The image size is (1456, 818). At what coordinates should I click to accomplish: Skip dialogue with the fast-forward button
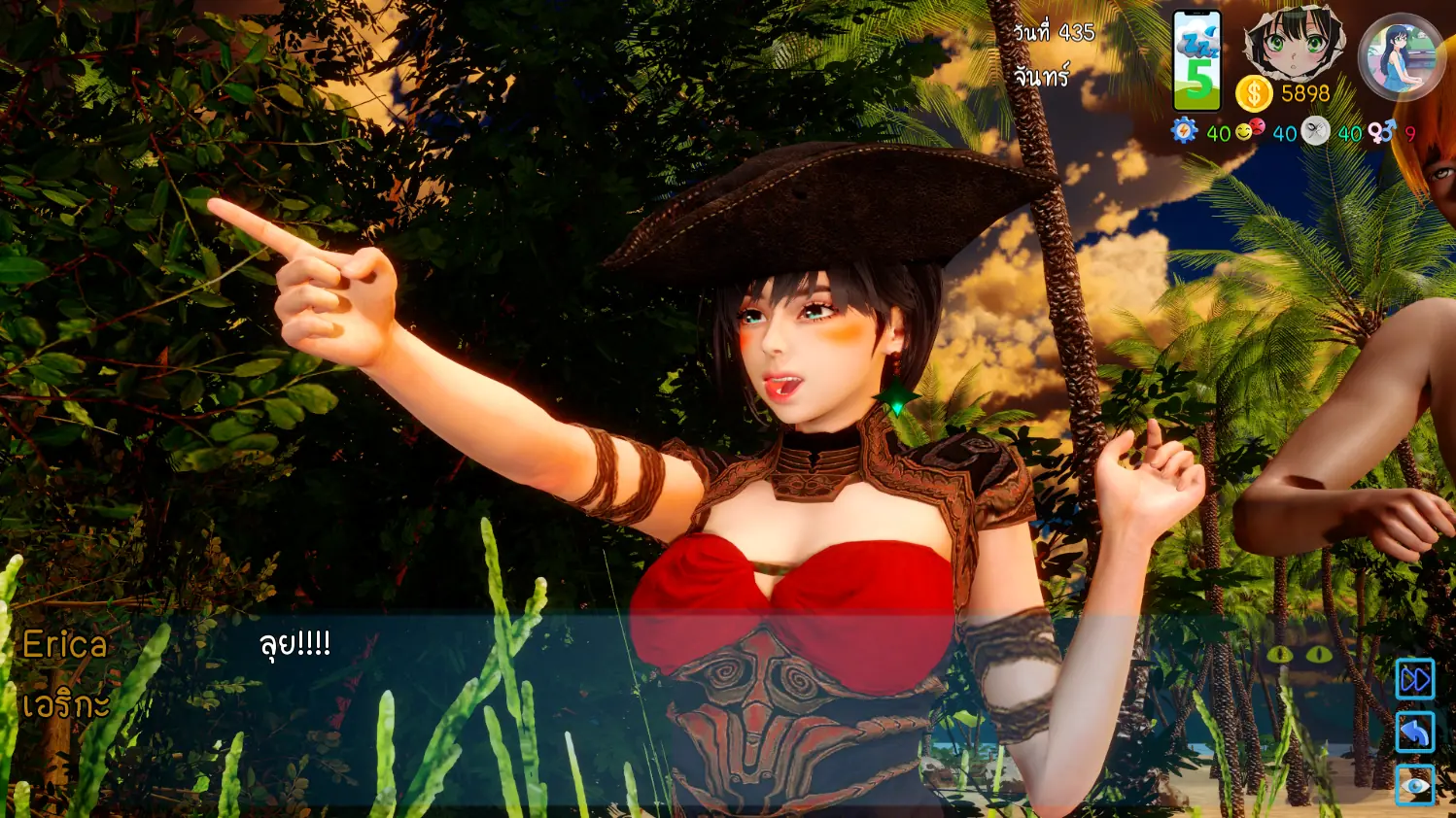click(x=1414, y=679)
